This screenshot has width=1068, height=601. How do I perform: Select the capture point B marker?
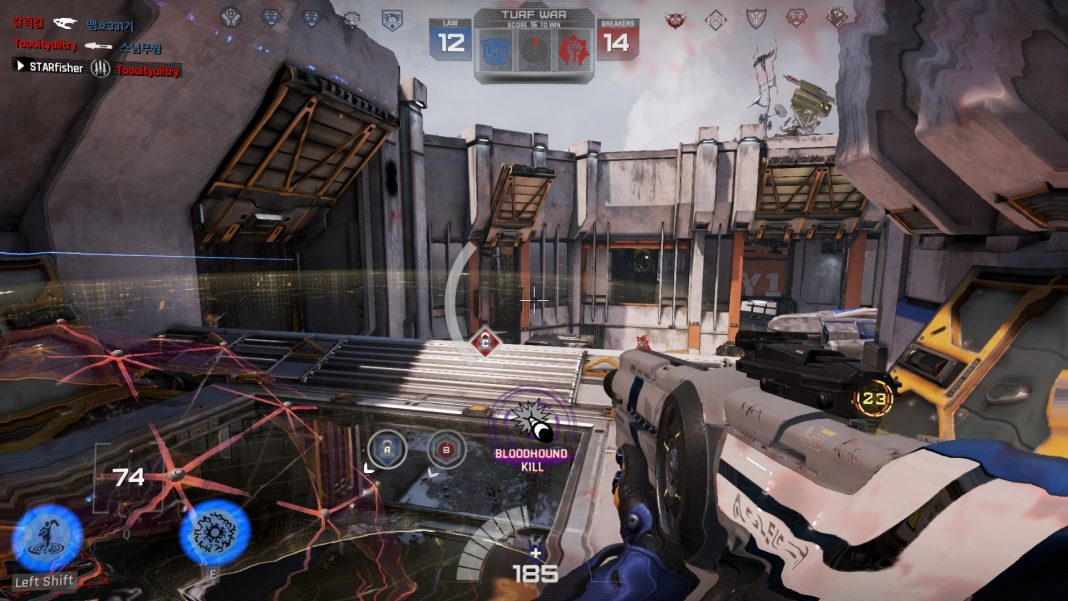[x=446, y=449]
